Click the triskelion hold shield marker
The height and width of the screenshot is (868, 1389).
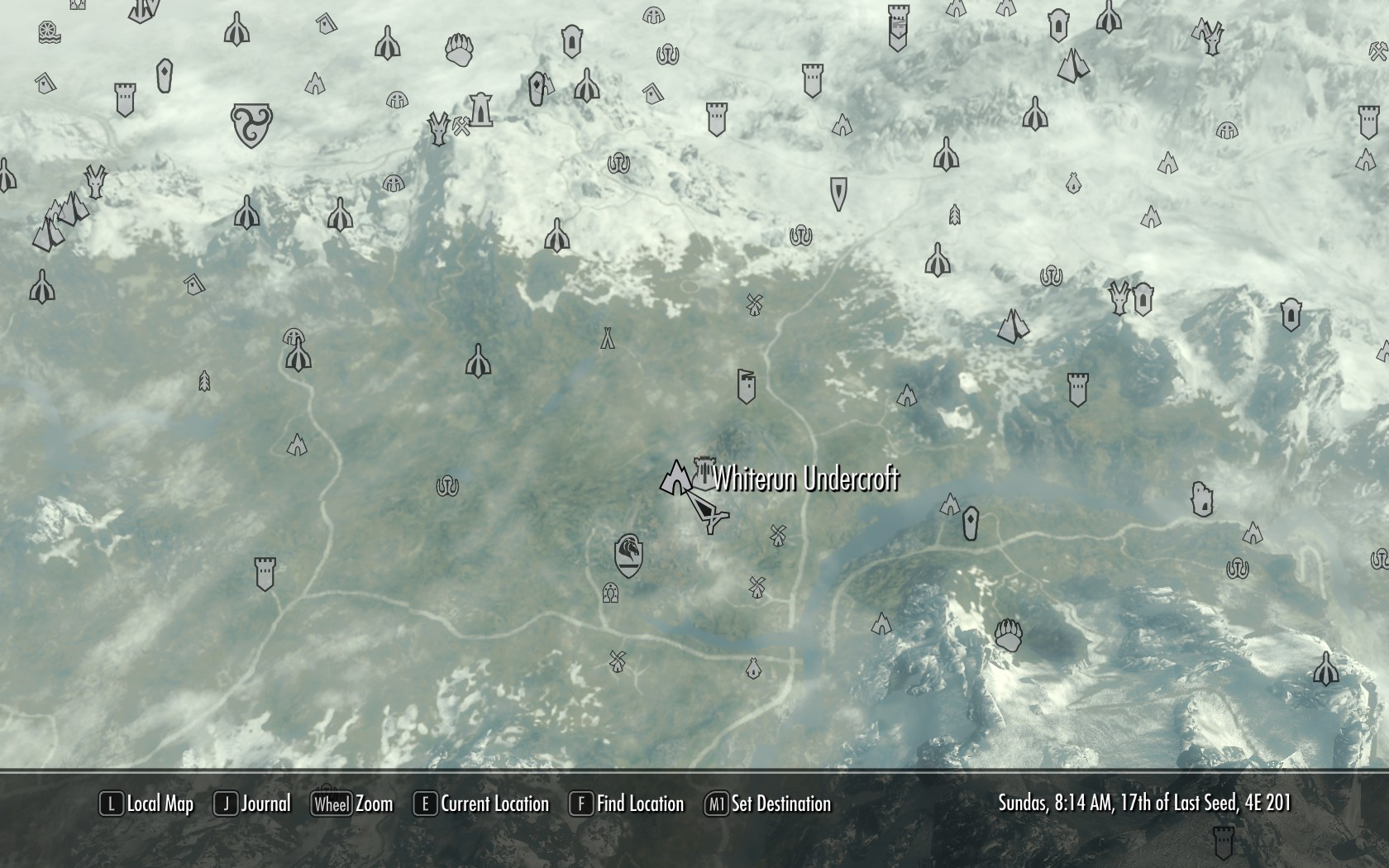[251, 125]
